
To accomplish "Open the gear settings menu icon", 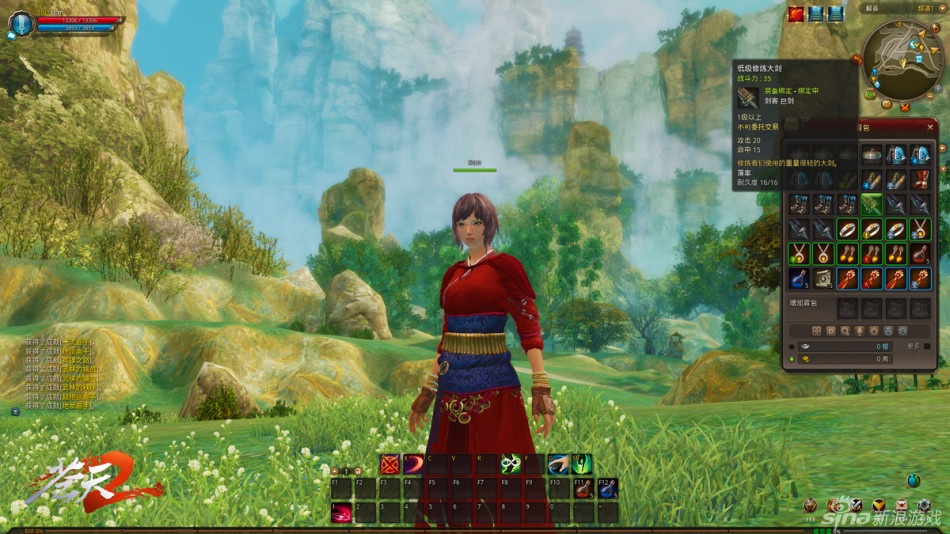I will (x=923, y=505).
